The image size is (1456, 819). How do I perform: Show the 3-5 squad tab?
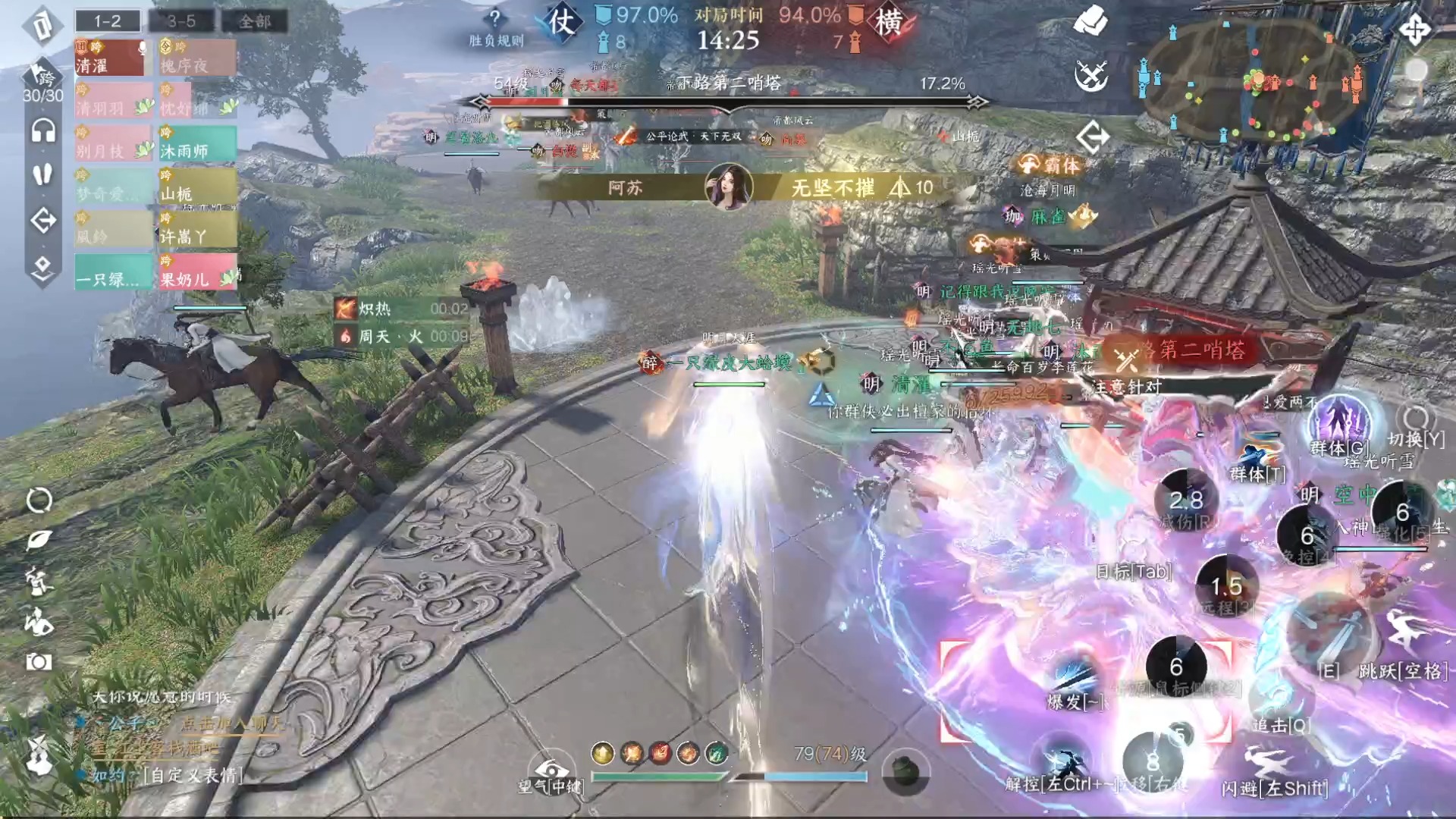click(x=181, y=21)
